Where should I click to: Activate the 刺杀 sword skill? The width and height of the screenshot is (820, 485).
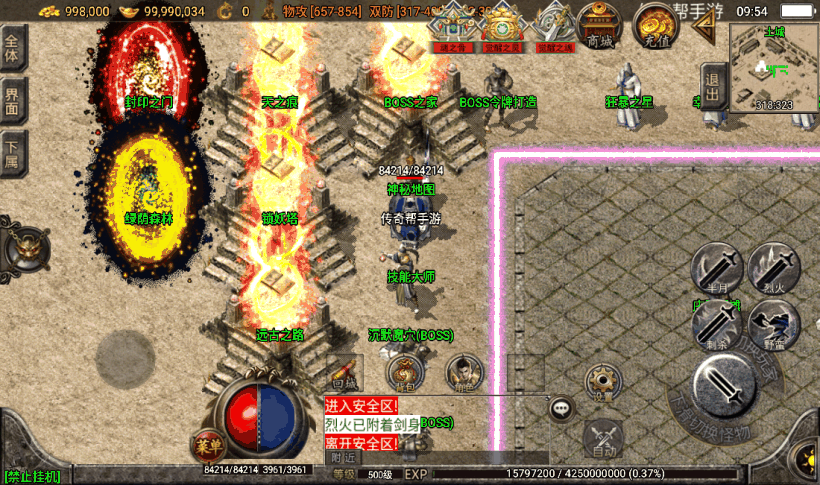tap(716, 325)
